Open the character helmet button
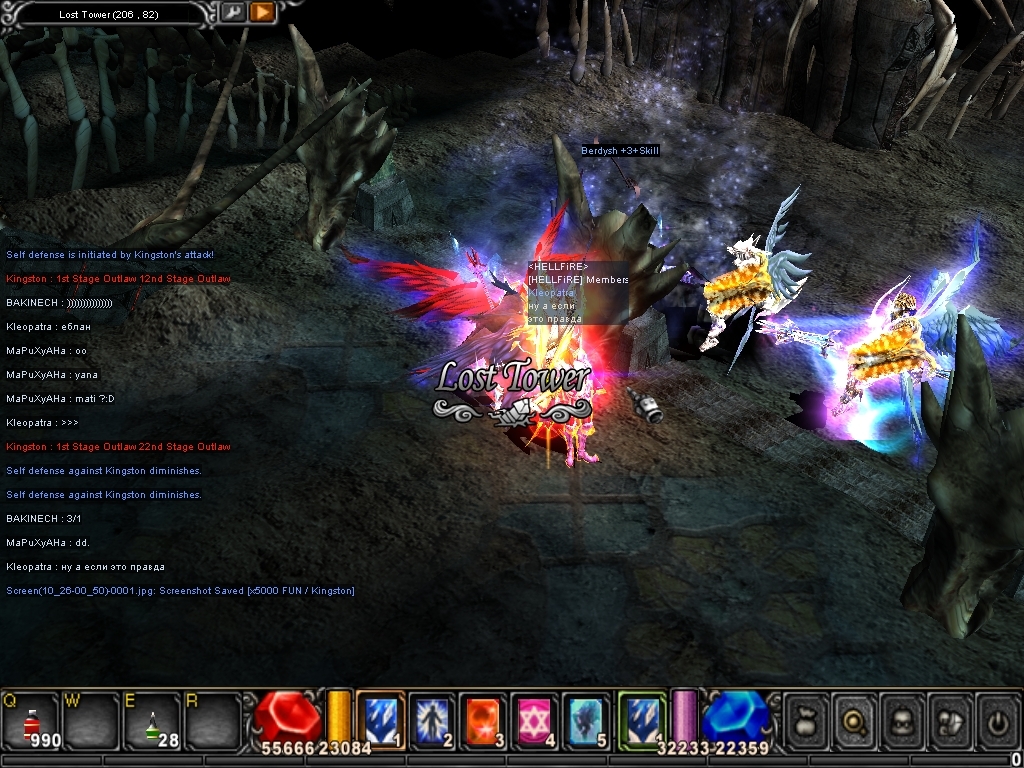 [903, 719]
